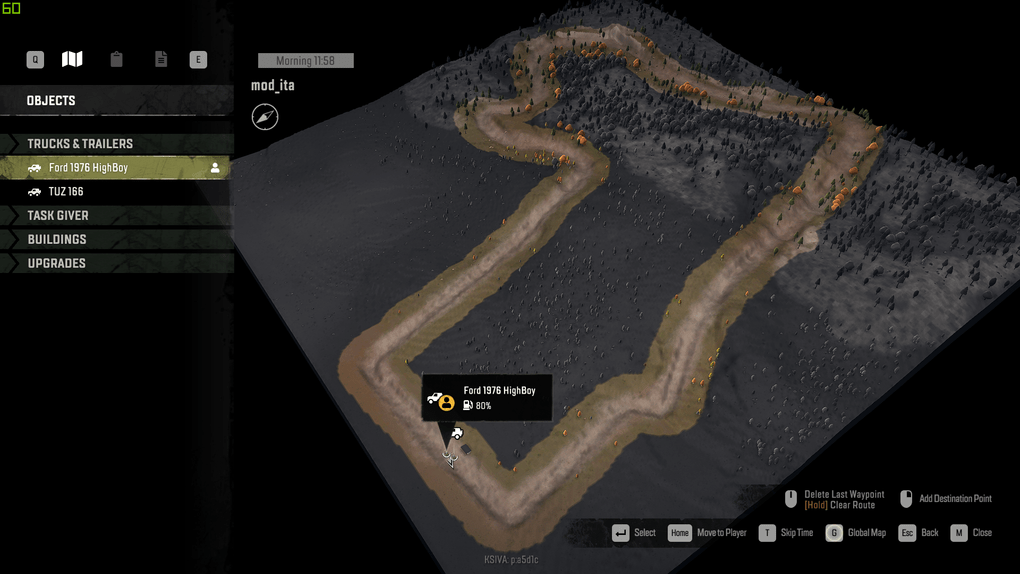The image size is (1020, 574).
Task: Open the document page tab
Action: (x=160, y=60)
